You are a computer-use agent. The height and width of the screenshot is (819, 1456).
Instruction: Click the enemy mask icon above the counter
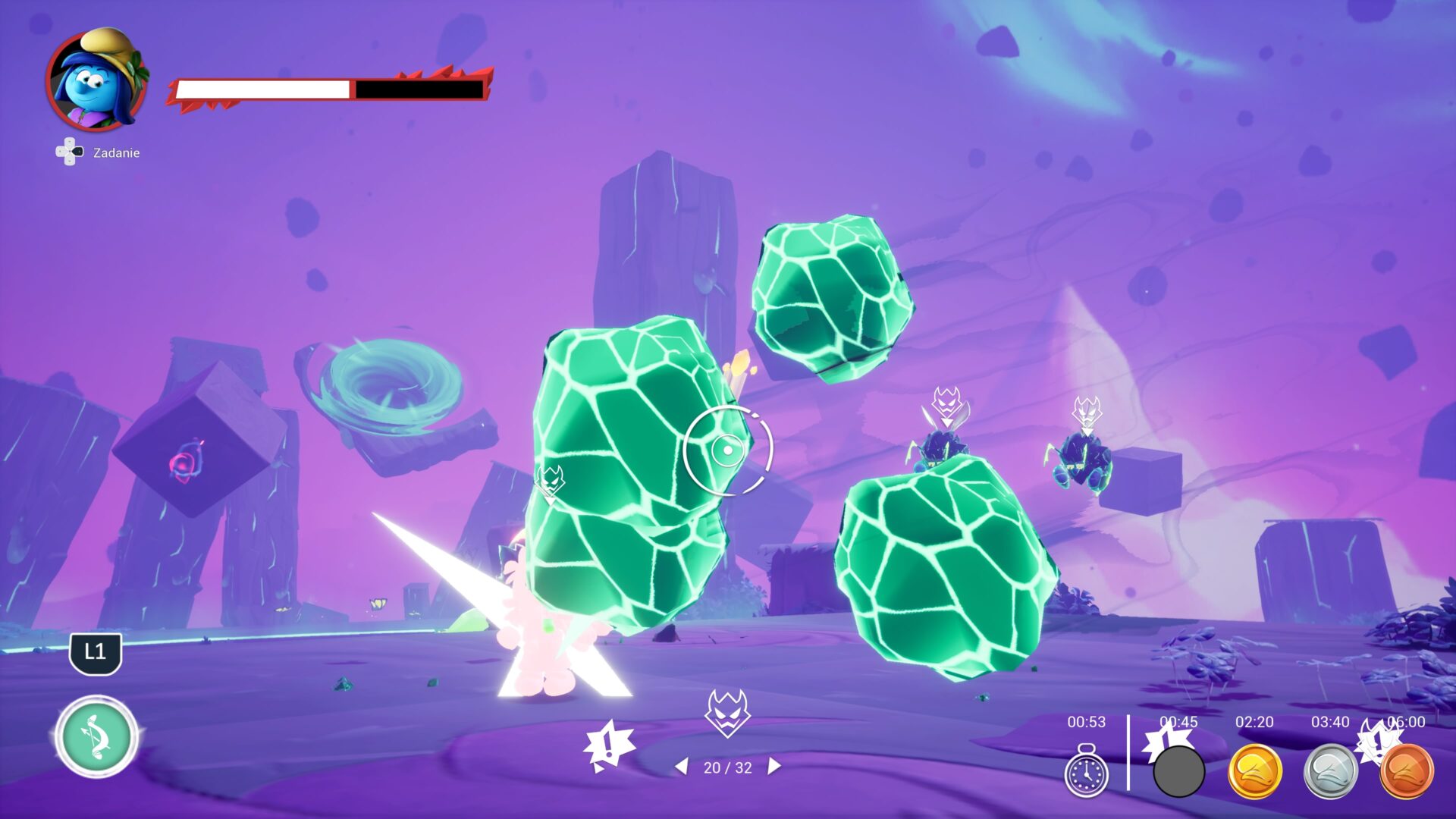tap(727, 713)
